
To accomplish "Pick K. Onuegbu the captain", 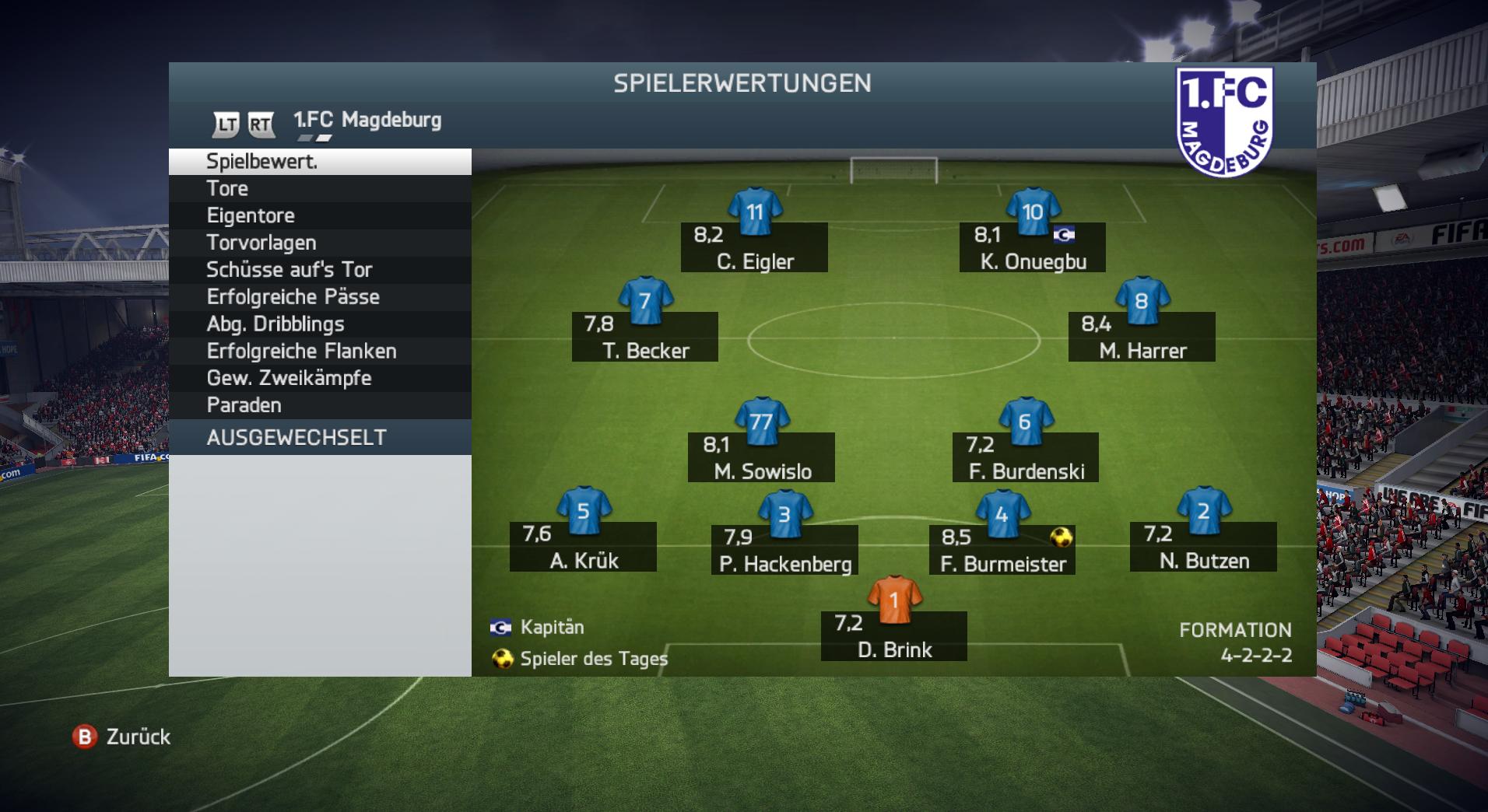I will coord(1032,247).
